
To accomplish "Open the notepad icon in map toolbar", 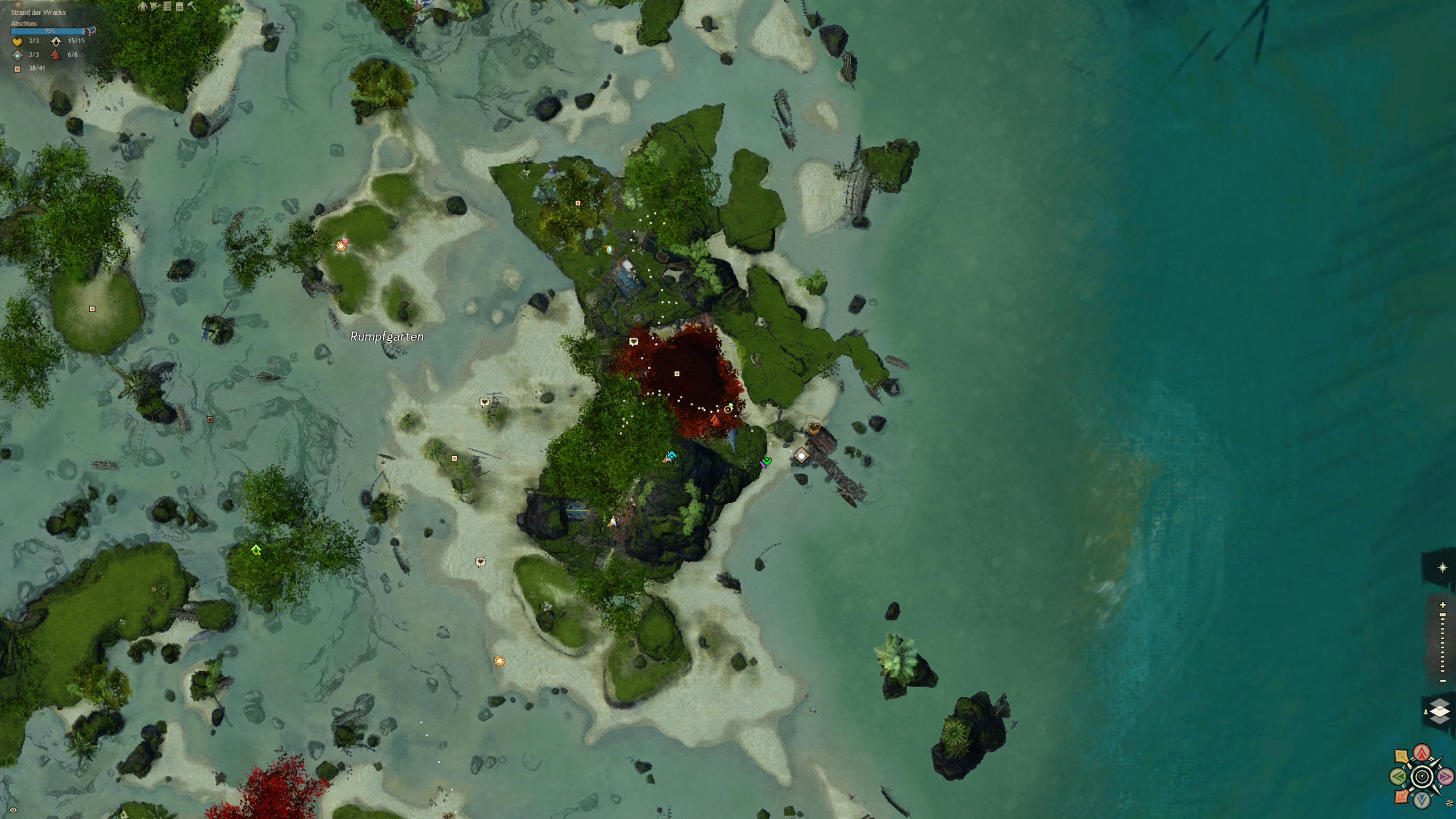I will click(180, 7).
